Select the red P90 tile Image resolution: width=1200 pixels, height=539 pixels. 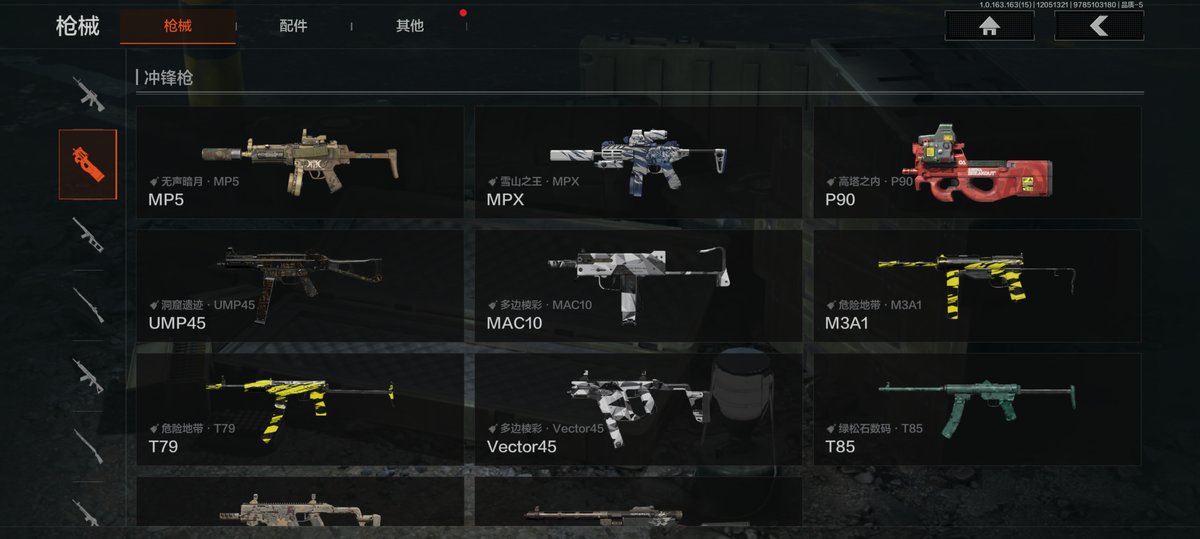coord(976,162)
